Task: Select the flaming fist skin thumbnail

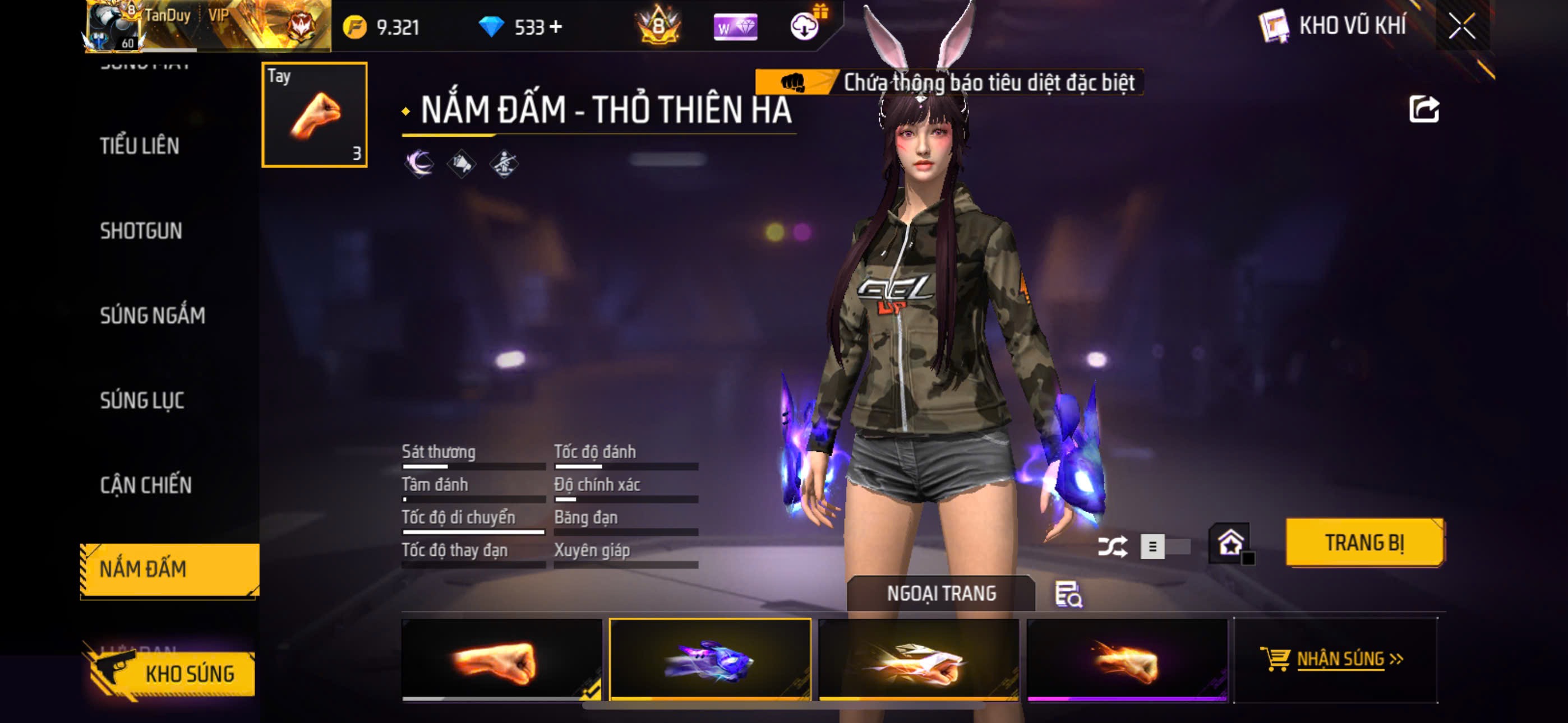Action: [1127, 660]
